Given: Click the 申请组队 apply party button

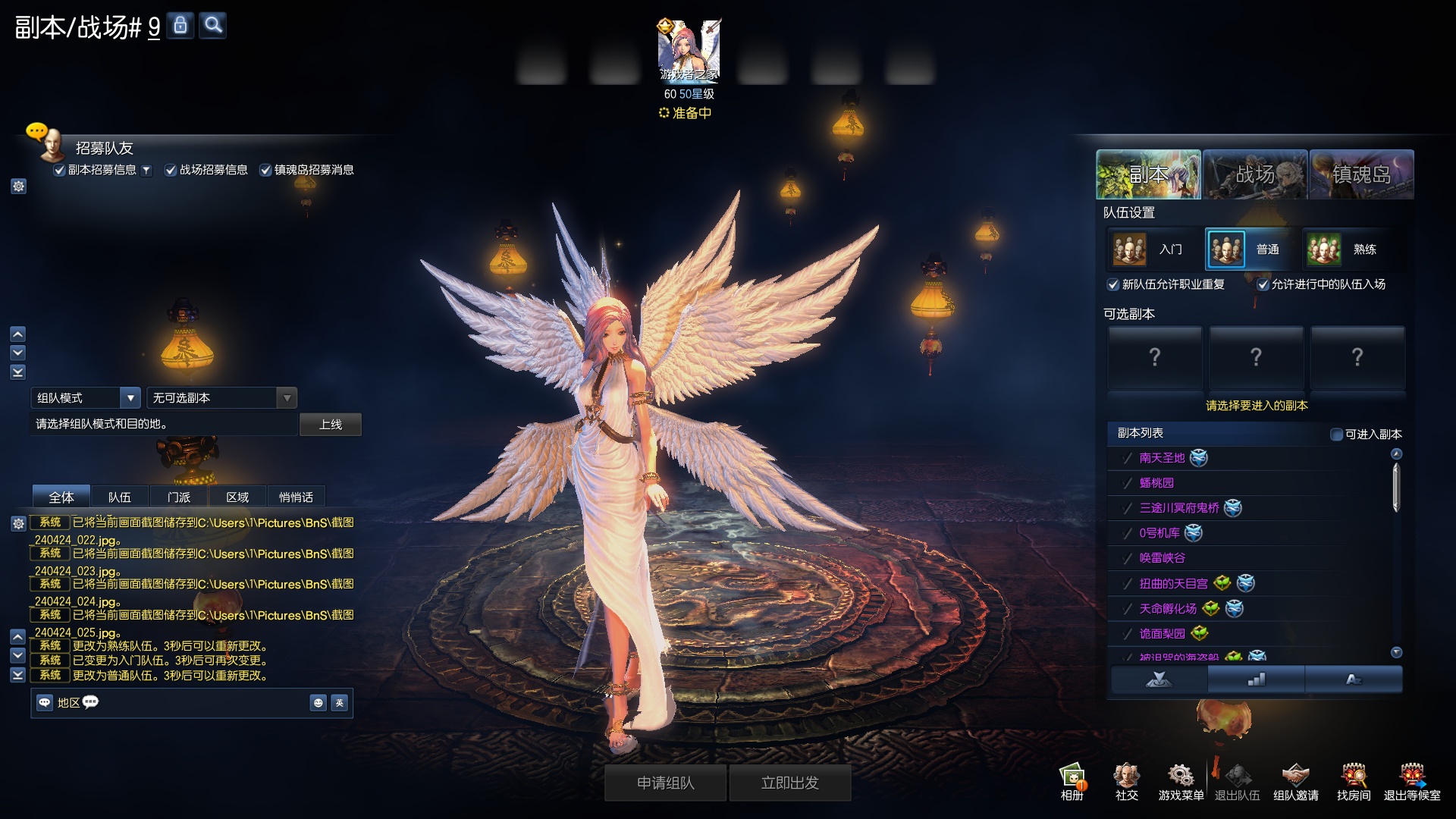Looking at the screenshot, I should tap(665, 783).
